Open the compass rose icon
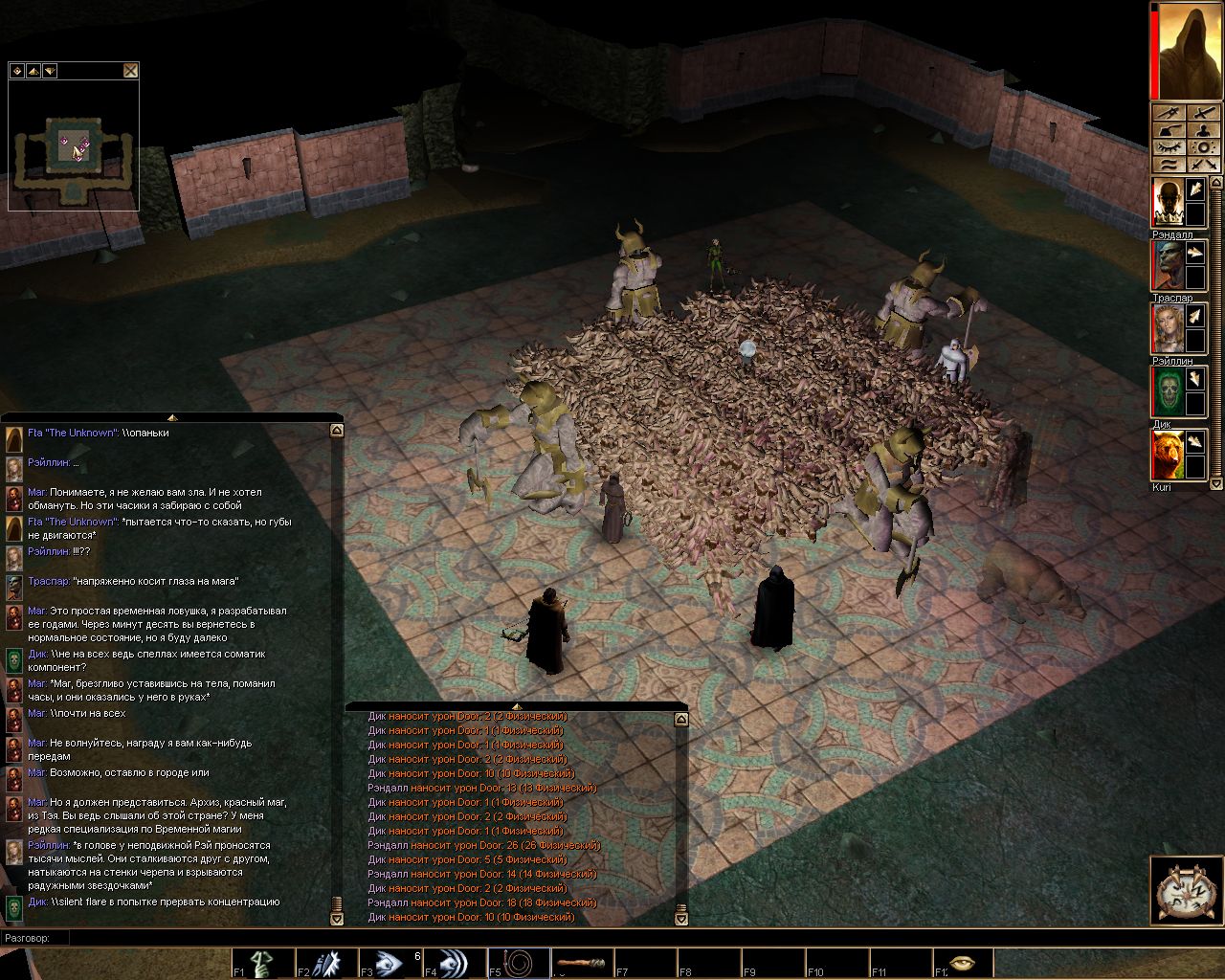This screenshot has width=1225, height=980. point(1186,892)
